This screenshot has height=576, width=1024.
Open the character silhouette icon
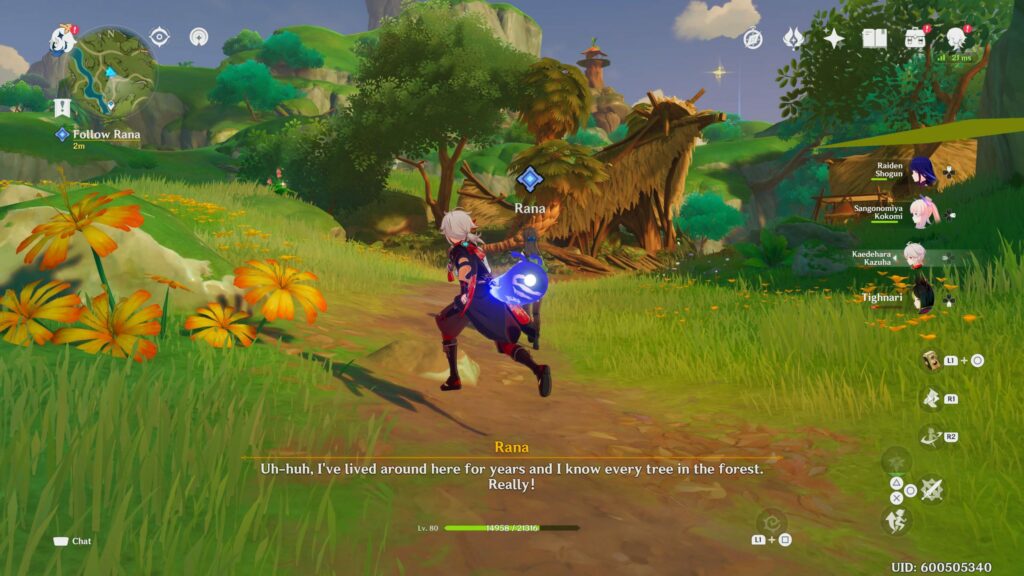(x=957, y=38)
